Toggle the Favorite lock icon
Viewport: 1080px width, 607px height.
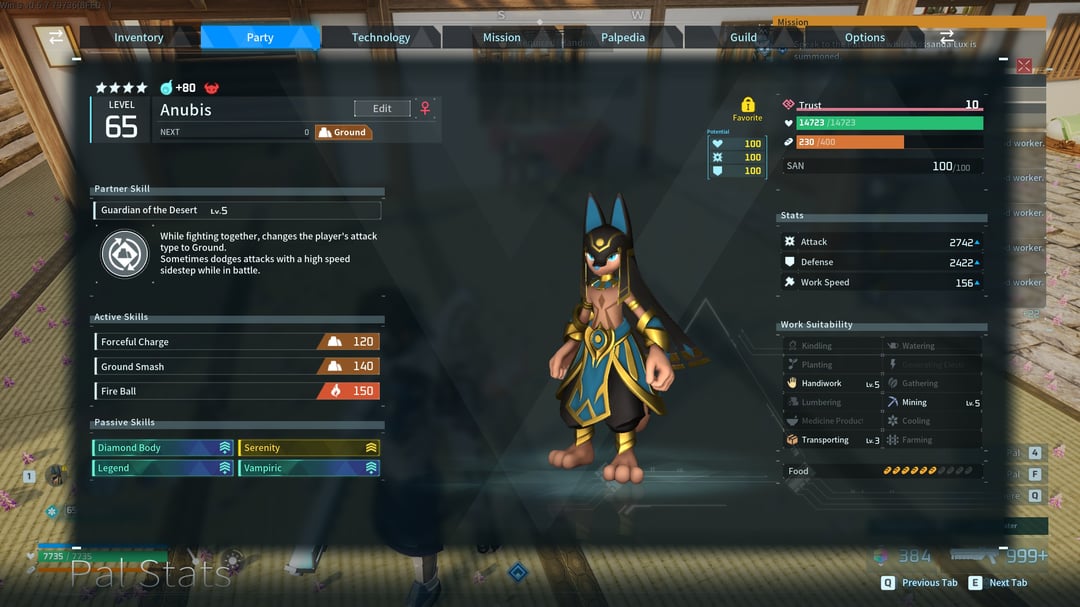pyautogui.click(x=747, y=105)
